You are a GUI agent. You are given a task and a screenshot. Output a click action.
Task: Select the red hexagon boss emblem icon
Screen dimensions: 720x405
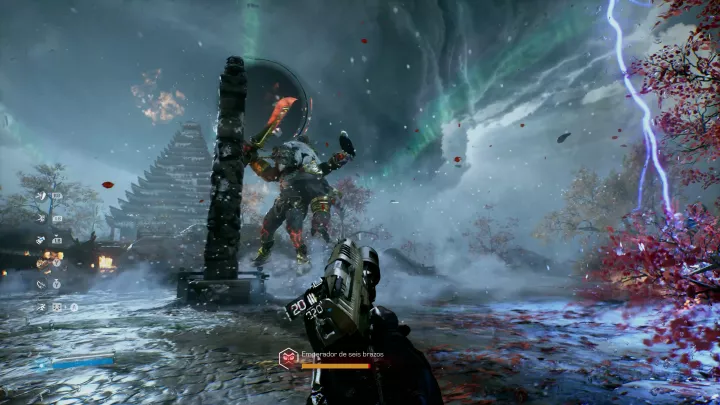288,356
